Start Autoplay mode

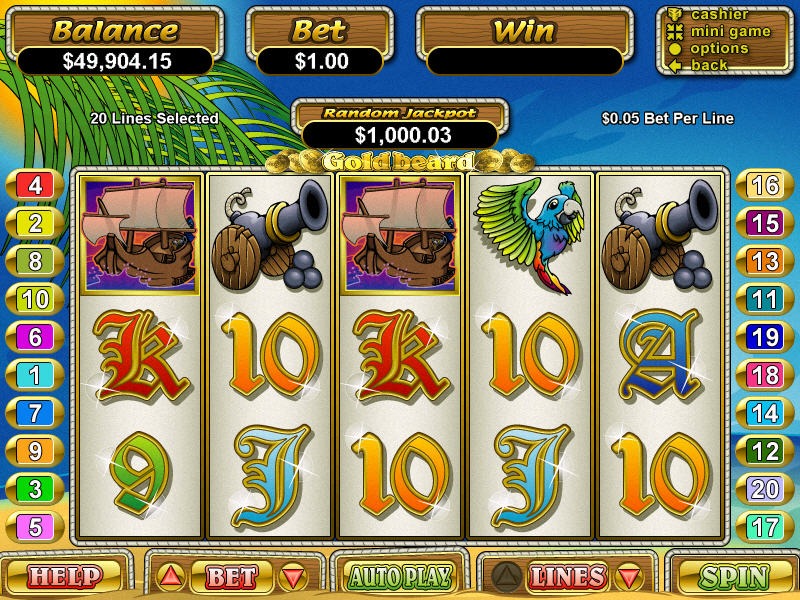399,577
